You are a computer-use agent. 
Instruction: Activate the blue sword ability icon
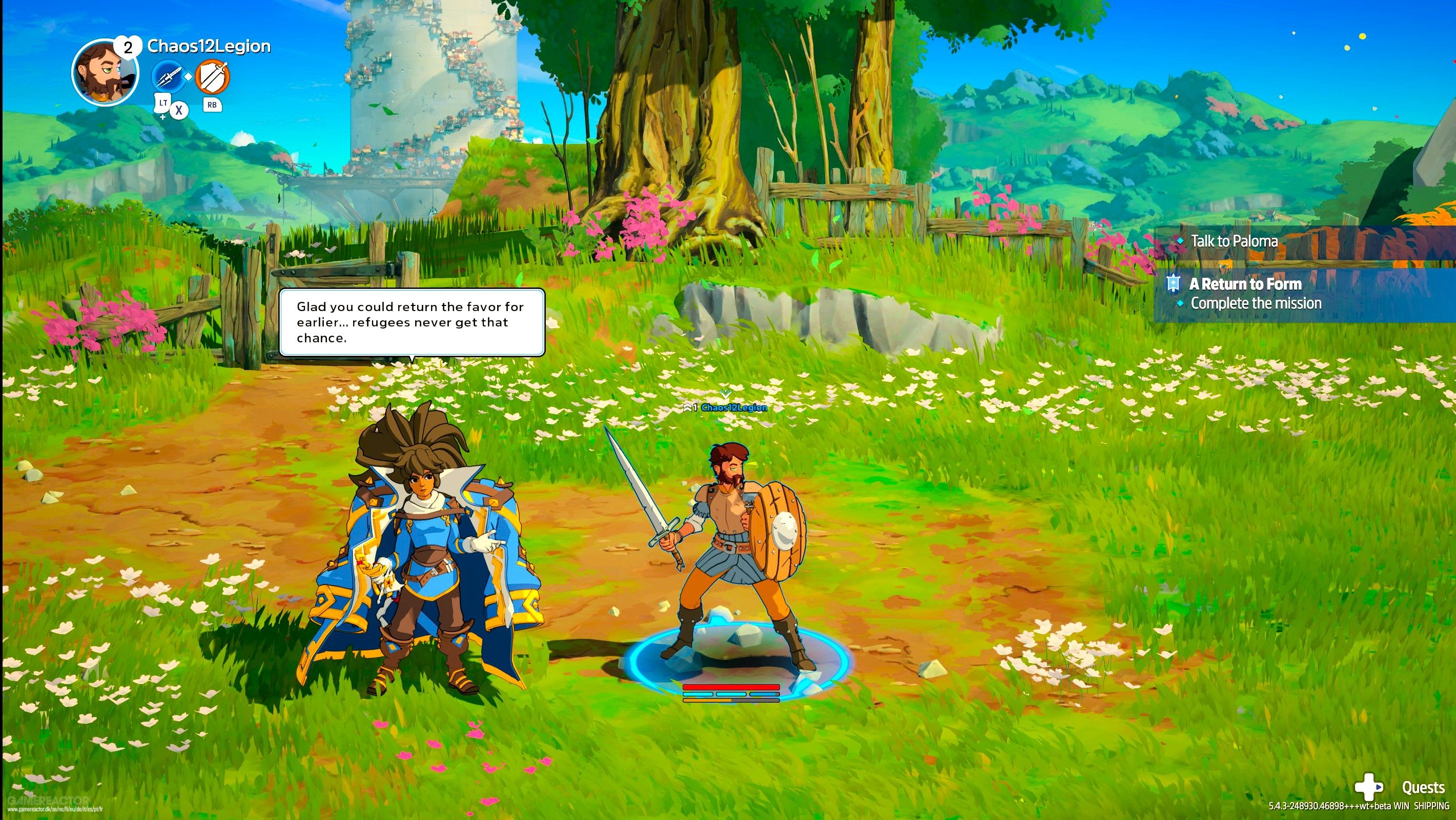[x=169, y=77]
